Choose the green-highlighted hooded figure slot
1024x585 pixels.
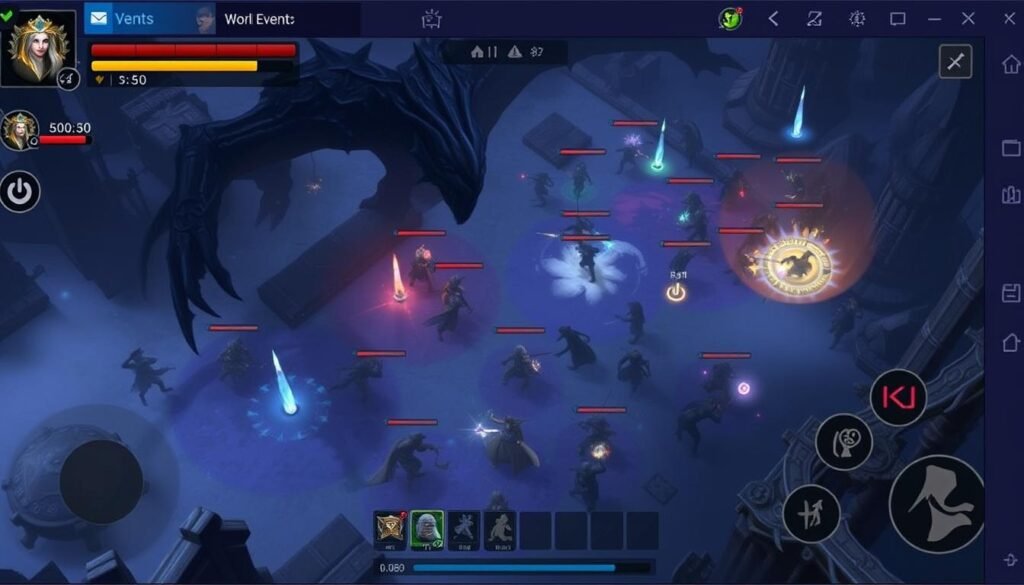coord(427,530)
